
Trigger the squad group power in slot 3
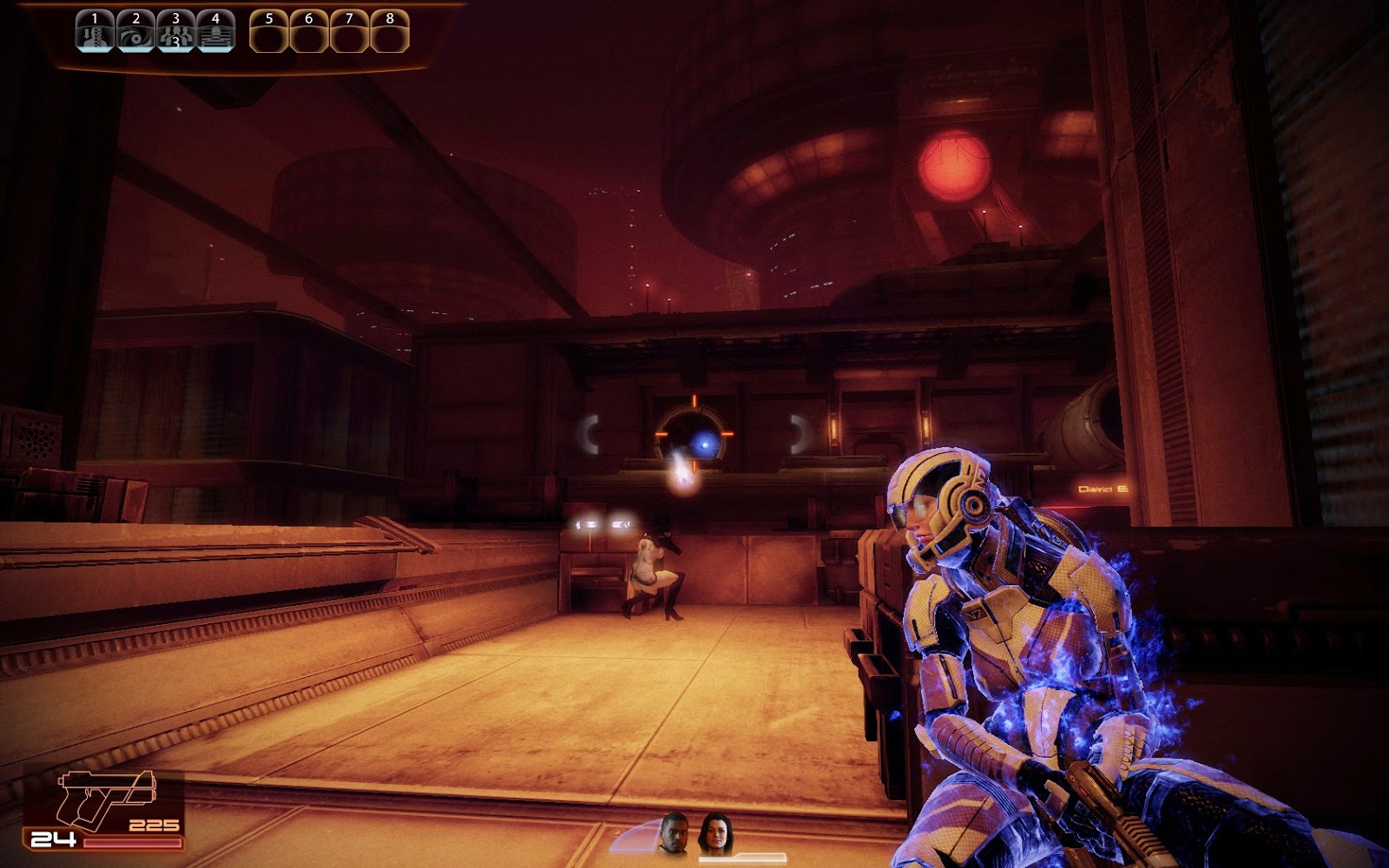click(x=175, y=31)
